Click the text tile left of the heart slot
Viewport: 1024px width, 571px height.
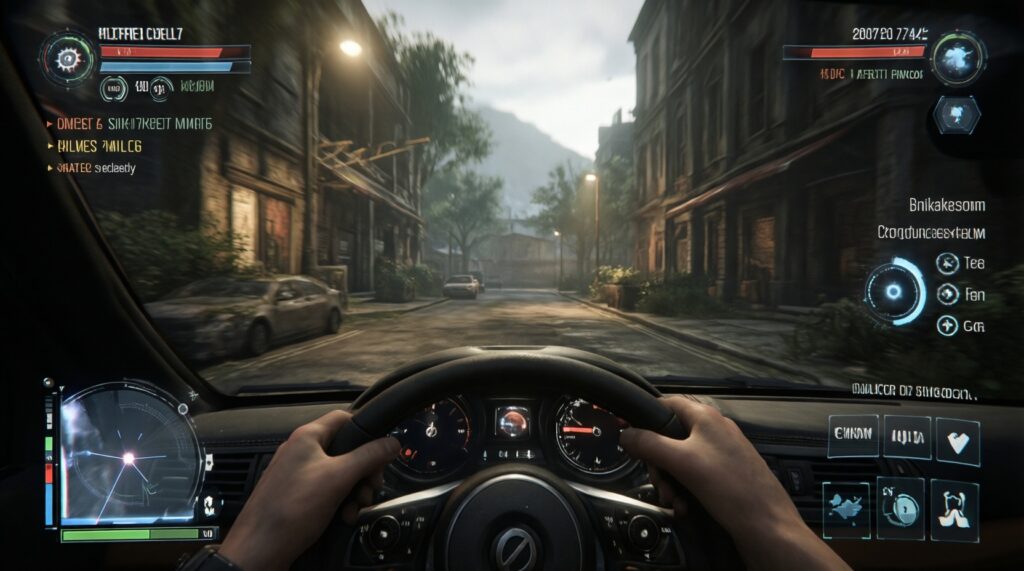tap(907, 437)
